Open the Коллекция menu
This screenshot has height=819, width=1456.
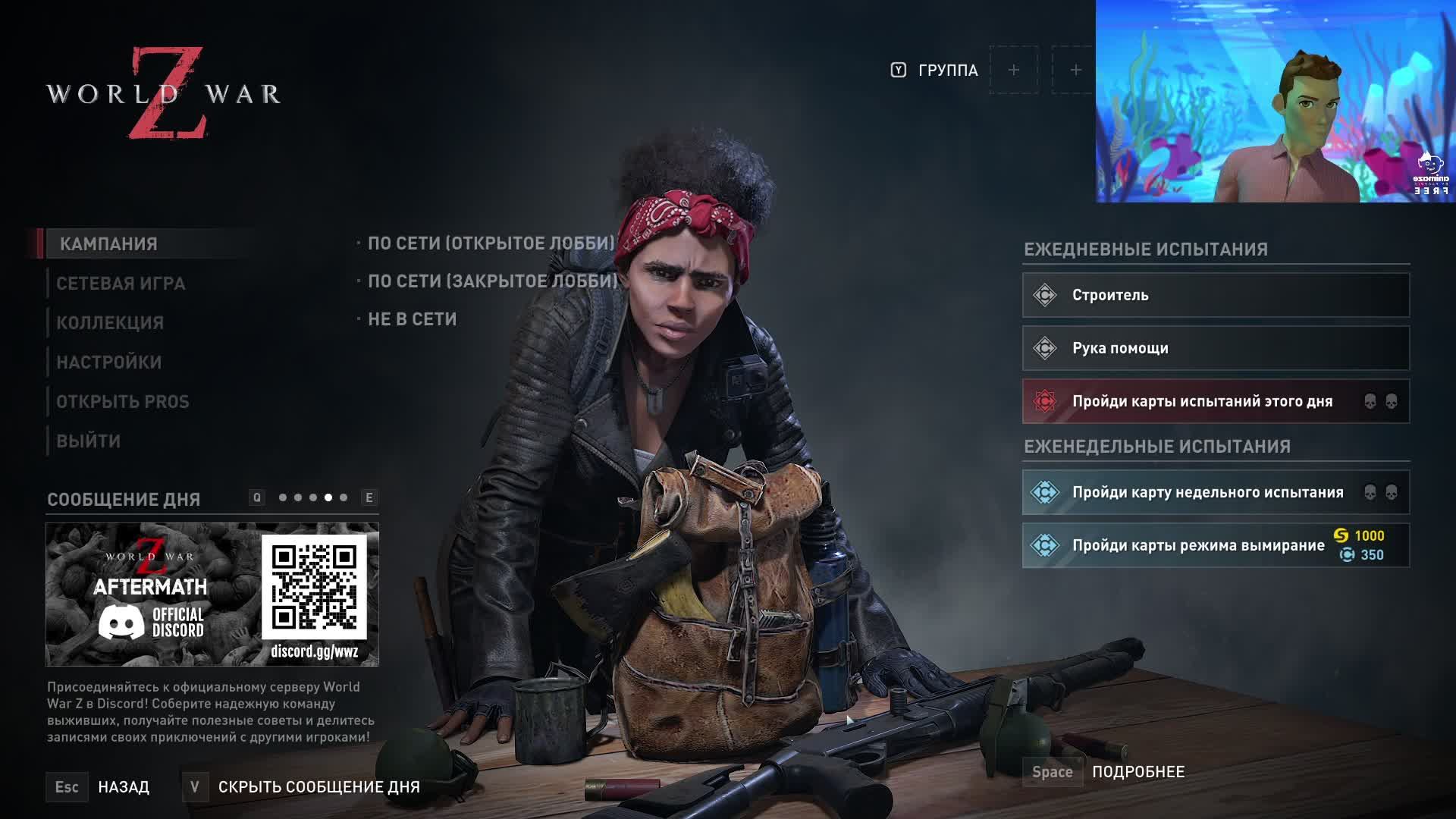pyautogui.click(x=110, y=323)
